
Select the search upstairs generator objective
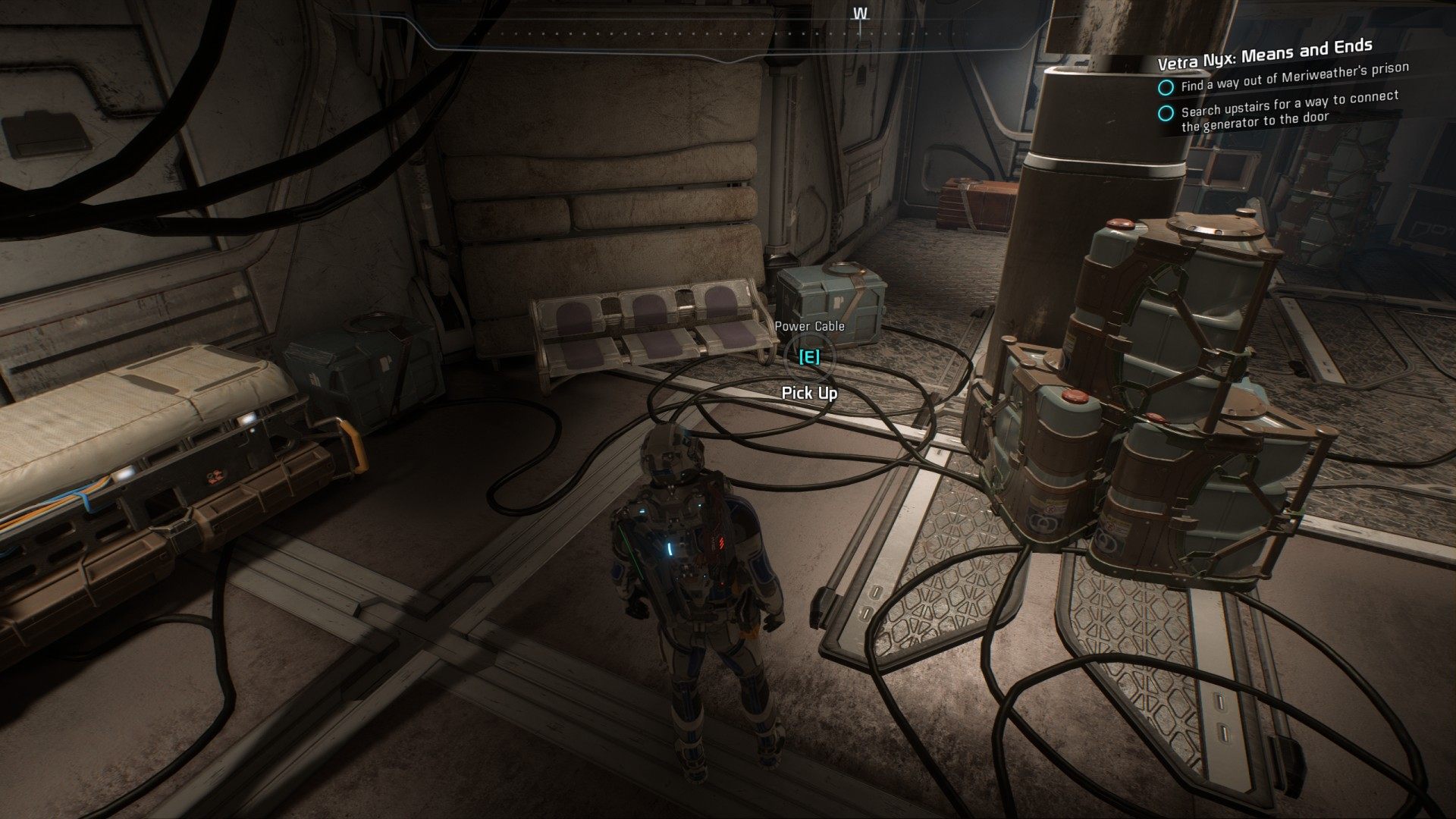(x=1289, y=111)
